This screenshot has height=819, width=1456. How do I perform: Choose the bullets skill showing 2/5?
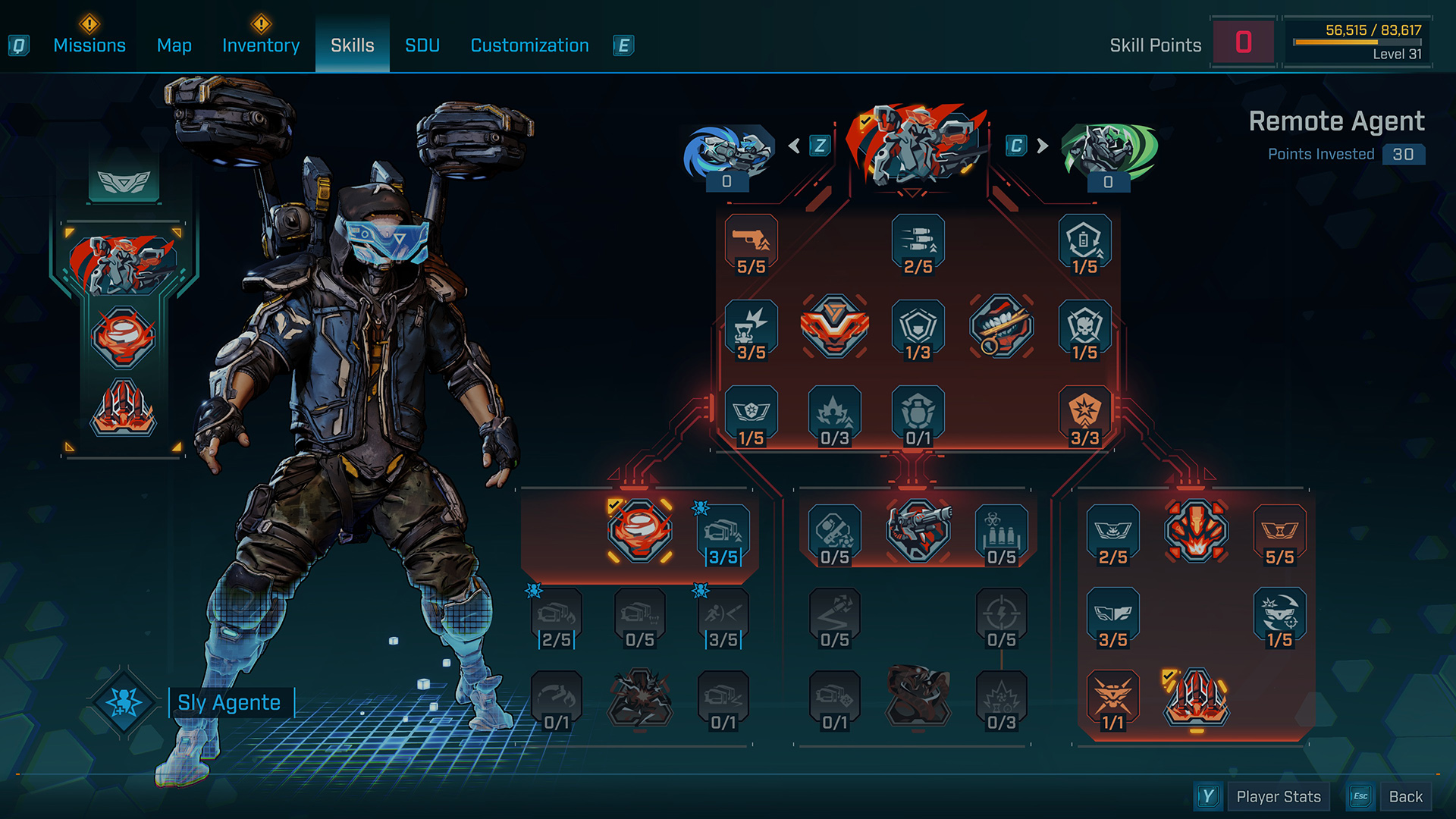(x=918, y=243)
